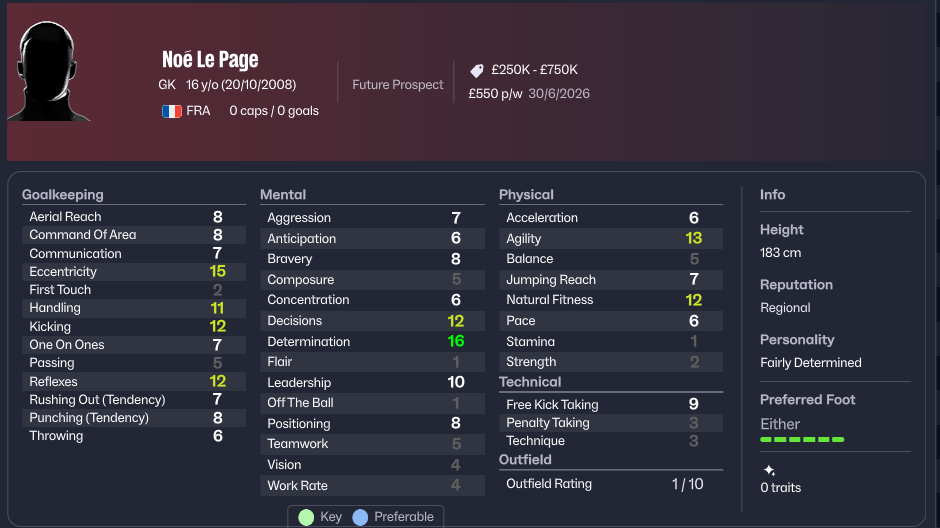The height and width of the screenshot is (528, 940).
Task: Click the Noé Le Page player name
Action: 210,60
